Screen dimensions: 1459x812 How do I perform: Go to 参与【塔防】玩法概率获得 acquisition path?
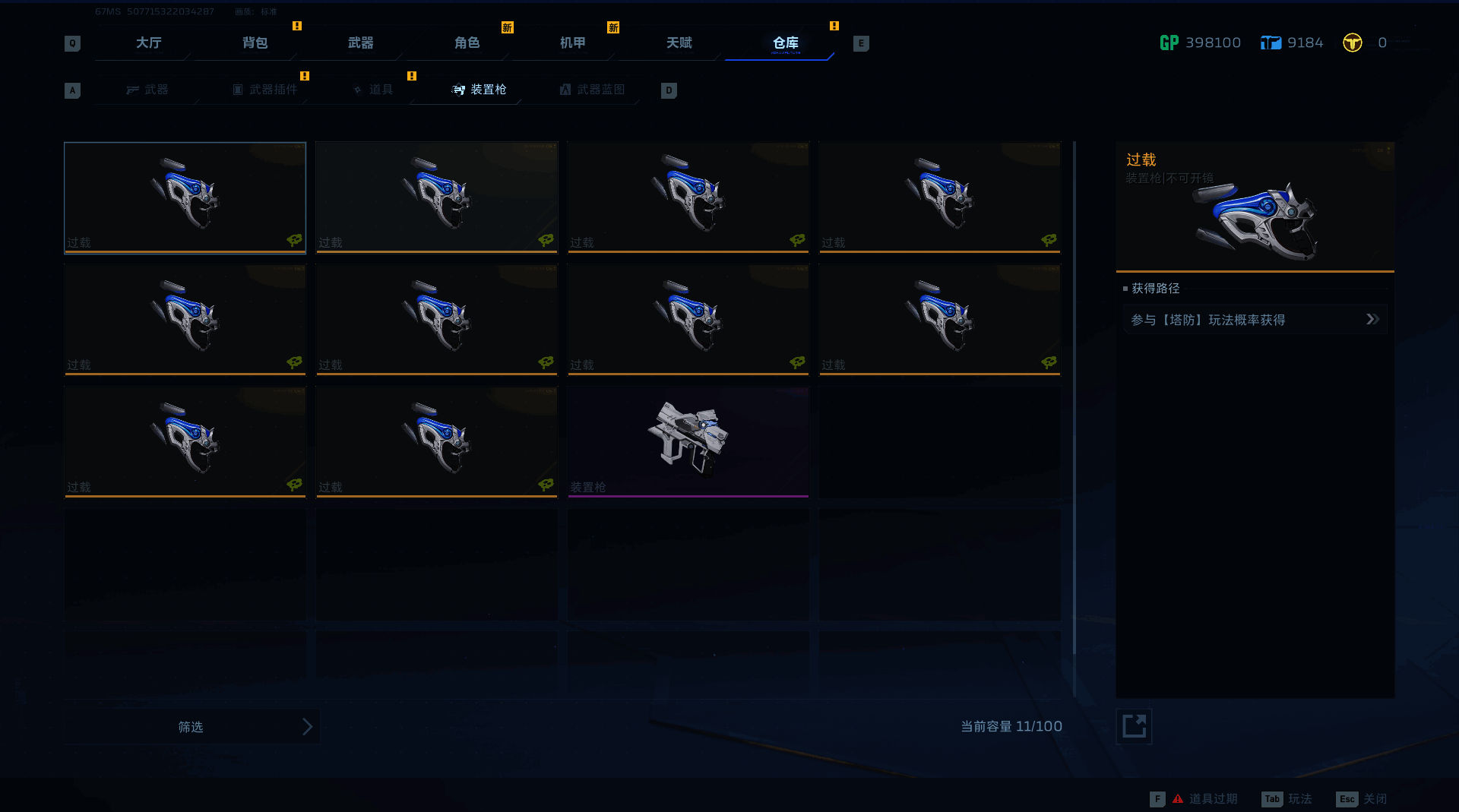point(1255,320)
